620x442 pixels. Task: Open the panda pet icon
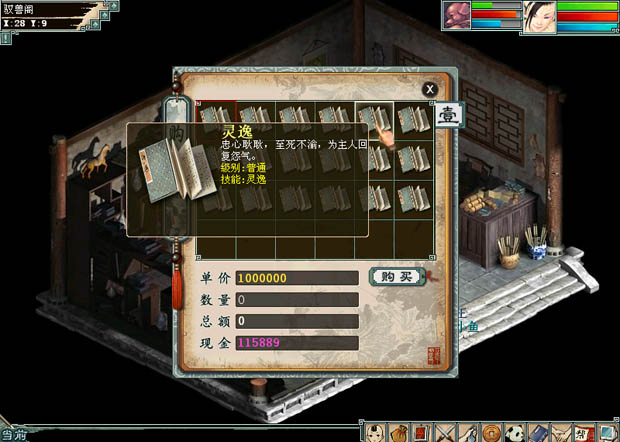click(514, 432)
